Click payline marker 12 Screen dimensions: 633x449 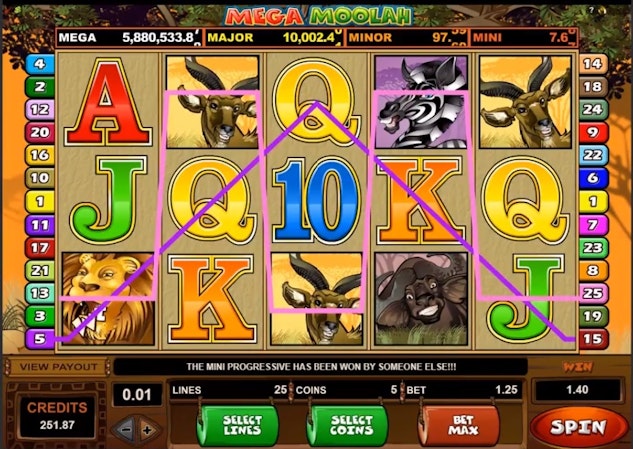tap(41, 108)
